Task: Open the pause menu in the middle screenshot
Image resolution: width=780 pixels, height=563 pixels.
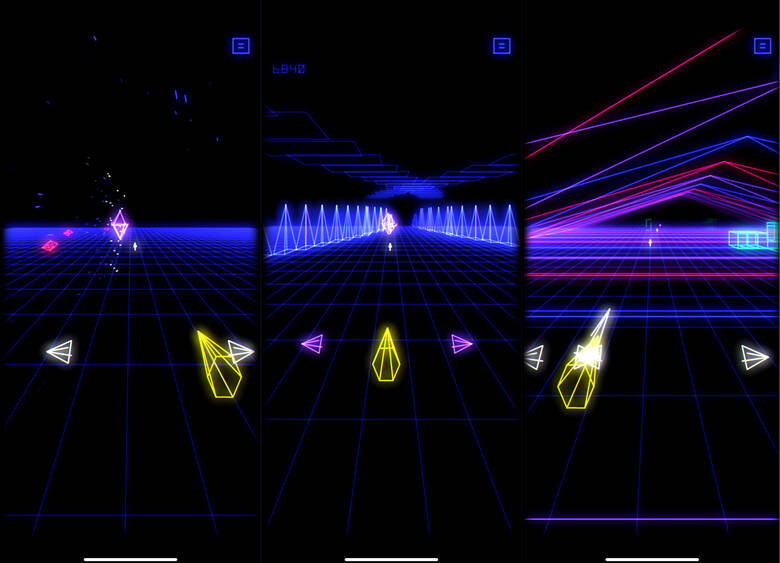Action: point(502,46)
